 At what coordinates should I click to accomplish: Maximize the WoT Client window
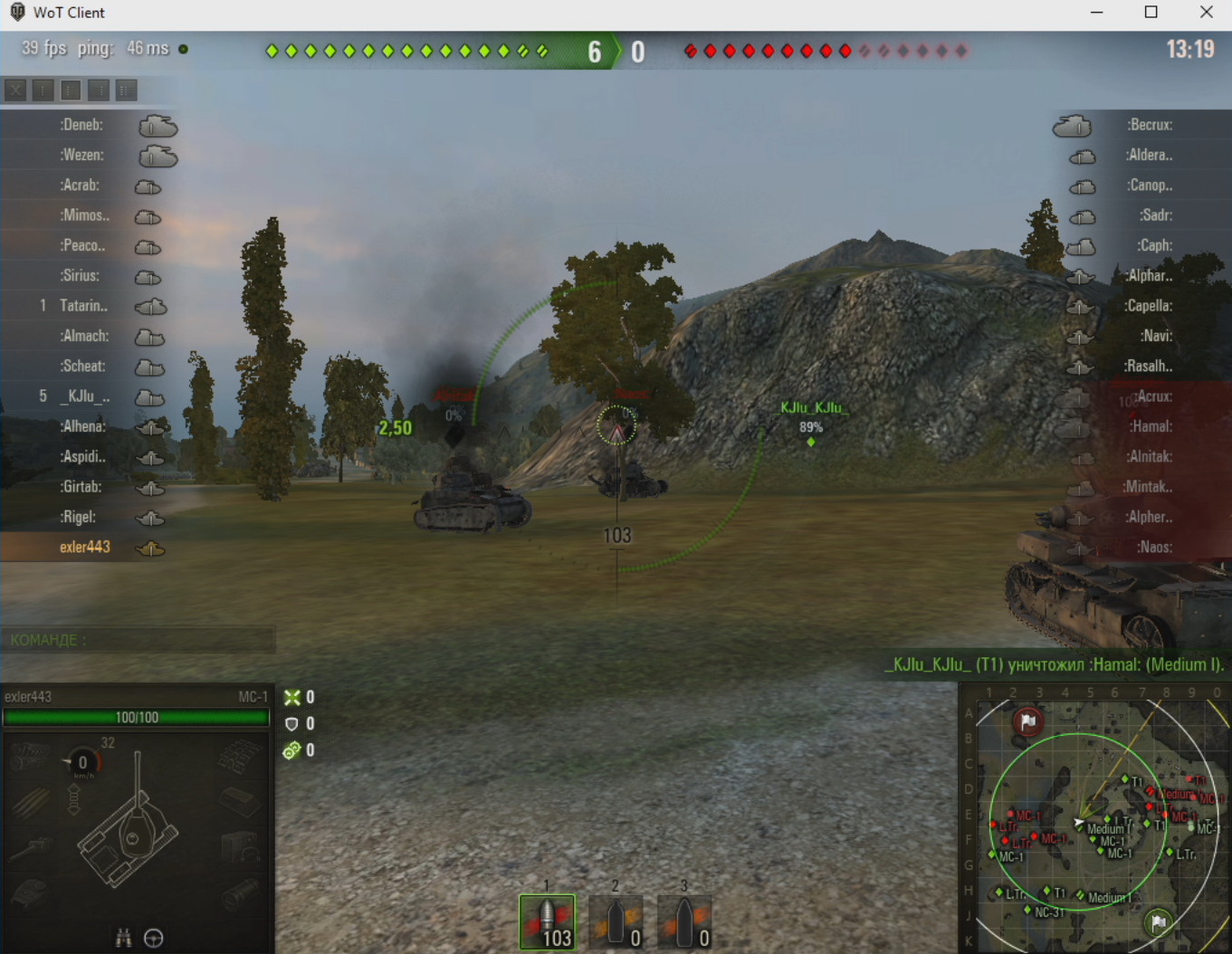click(1151, 13)
